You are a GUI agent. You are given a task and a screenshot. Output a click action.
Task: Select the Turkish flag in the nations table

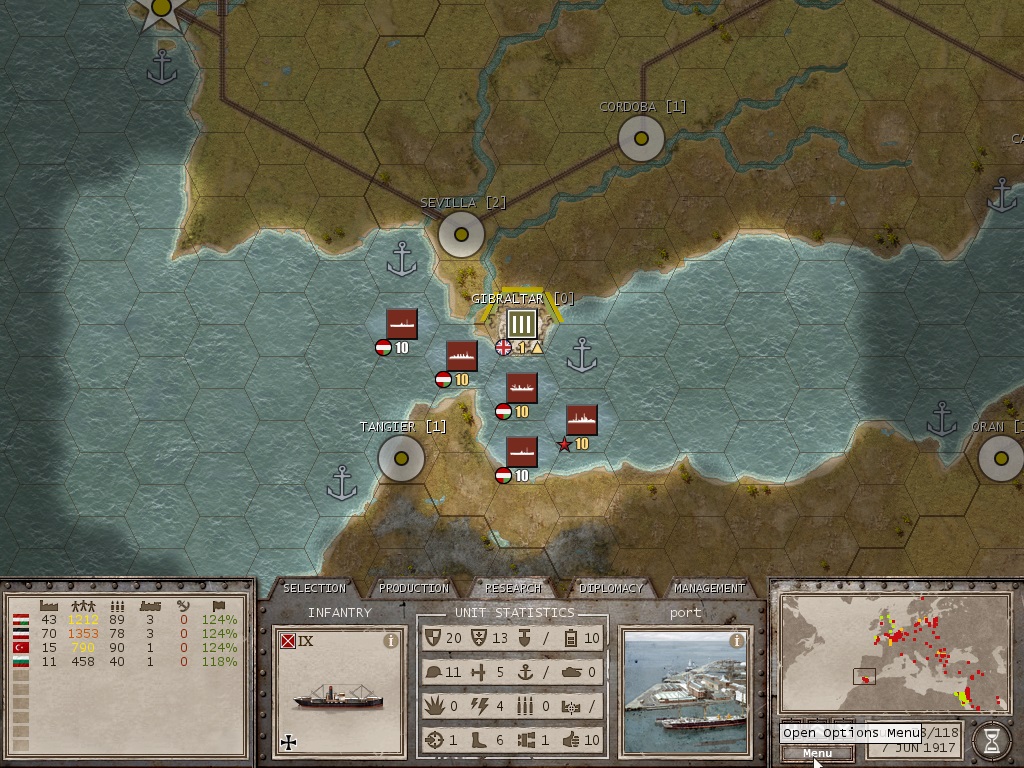(19, 648)
